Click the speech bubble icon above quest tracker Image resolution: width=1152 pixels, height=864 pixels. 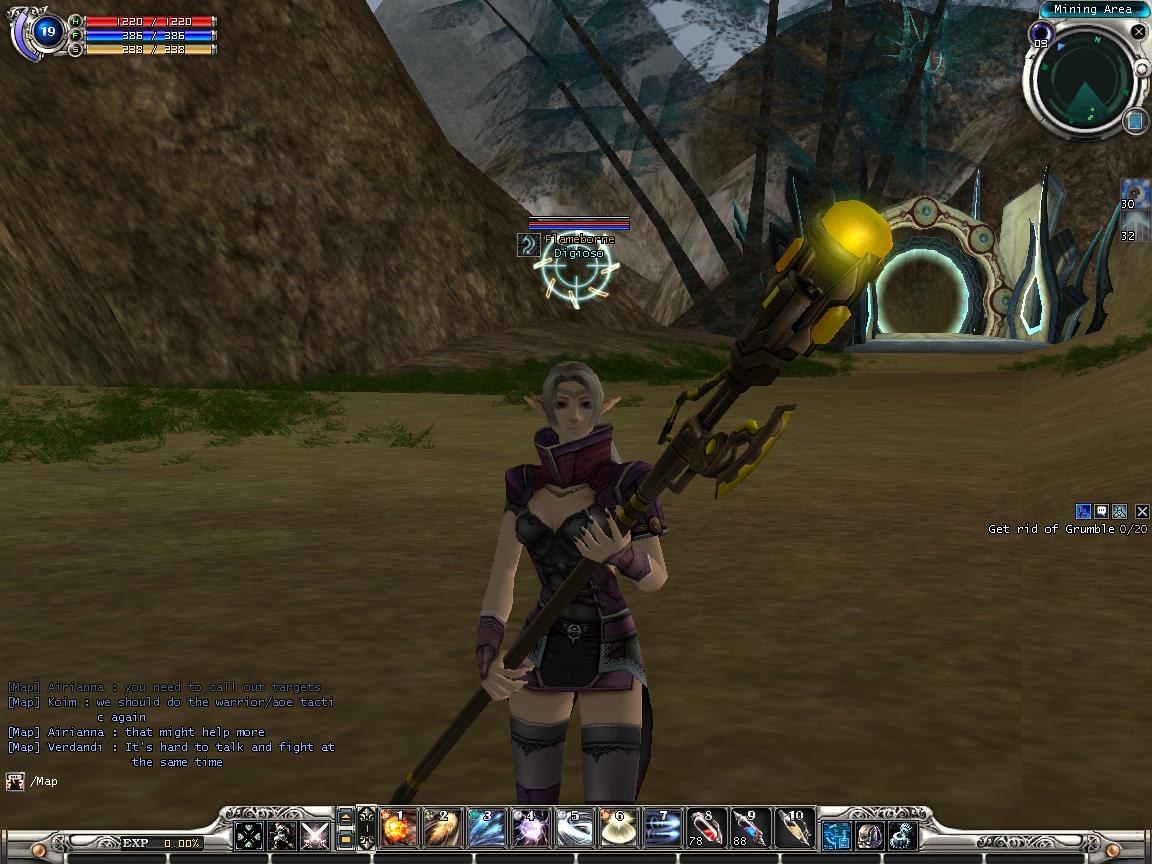point(1101,512)
